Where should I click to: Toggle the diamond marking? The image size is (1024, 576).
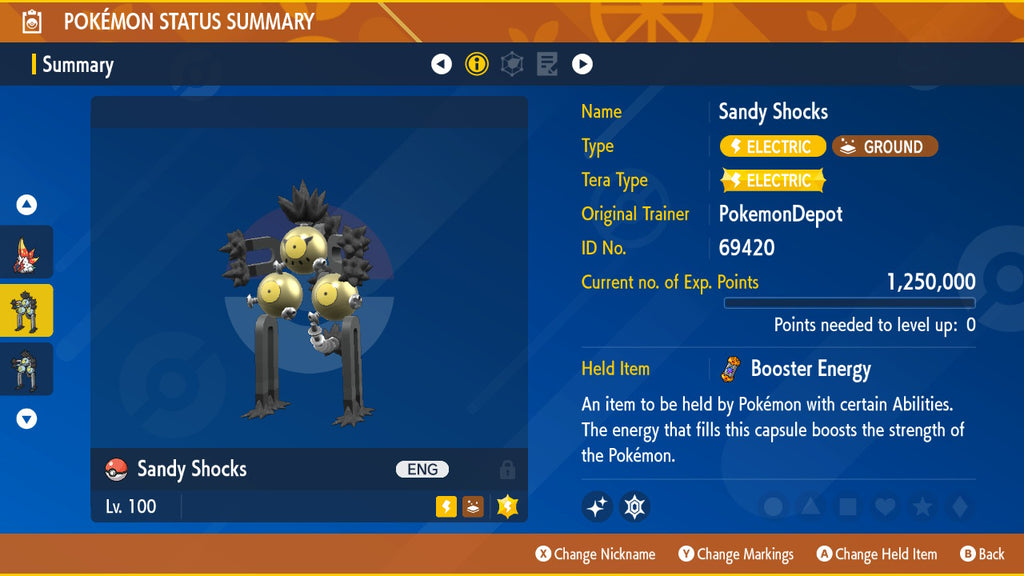tap(959, 507)
